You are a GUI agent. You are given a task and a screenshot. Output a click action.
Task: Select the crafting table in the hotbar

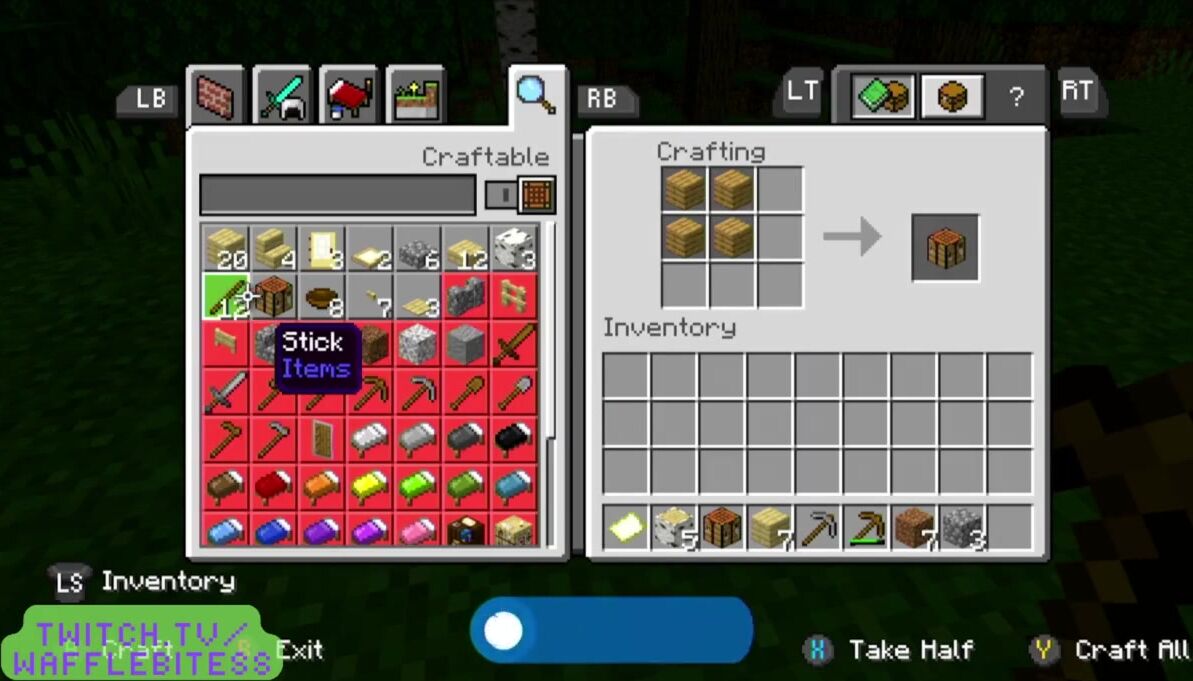pos(723,528)
